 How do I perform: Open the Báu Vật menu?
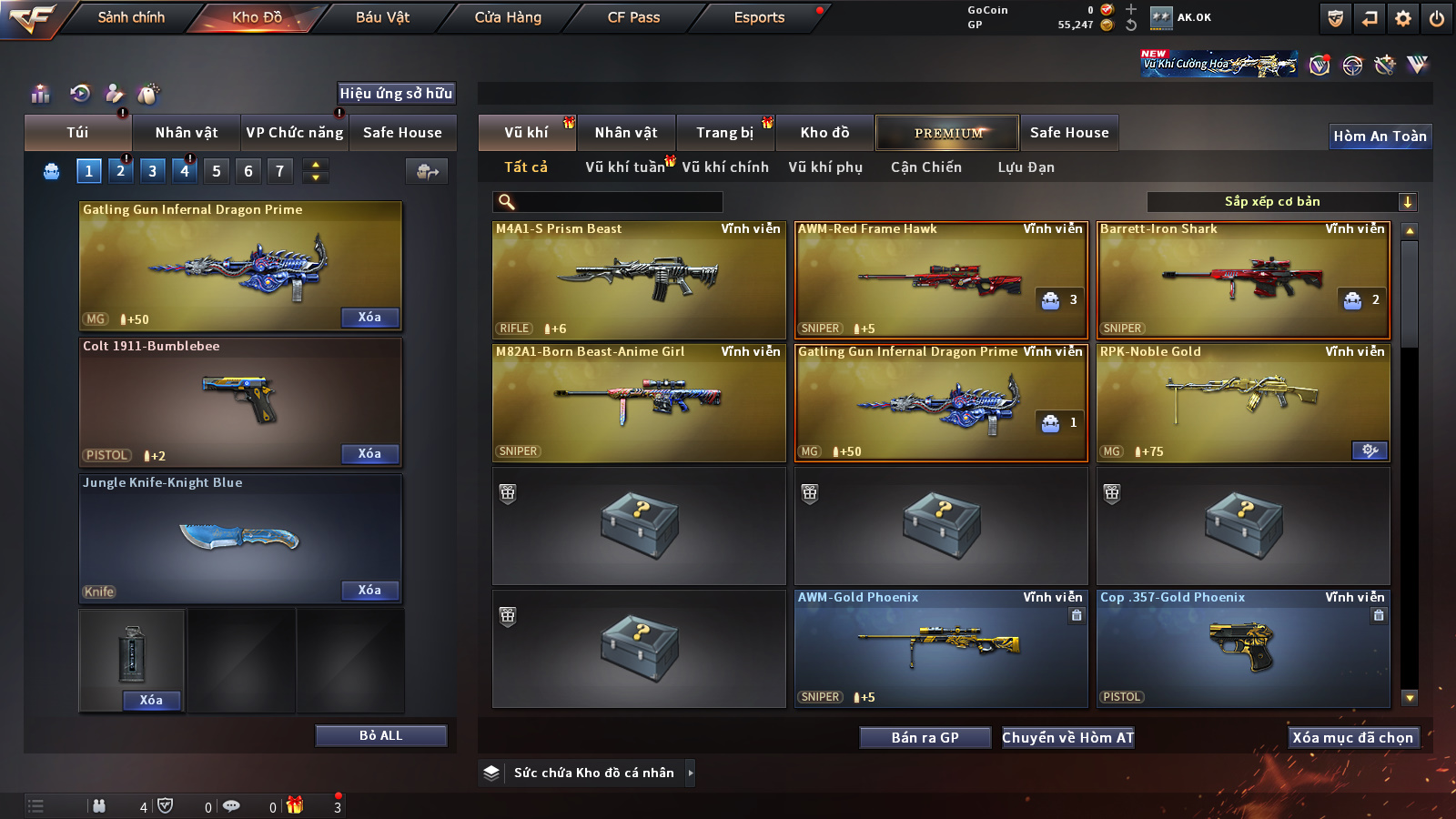pyautogui.click(x=382, y=17)
